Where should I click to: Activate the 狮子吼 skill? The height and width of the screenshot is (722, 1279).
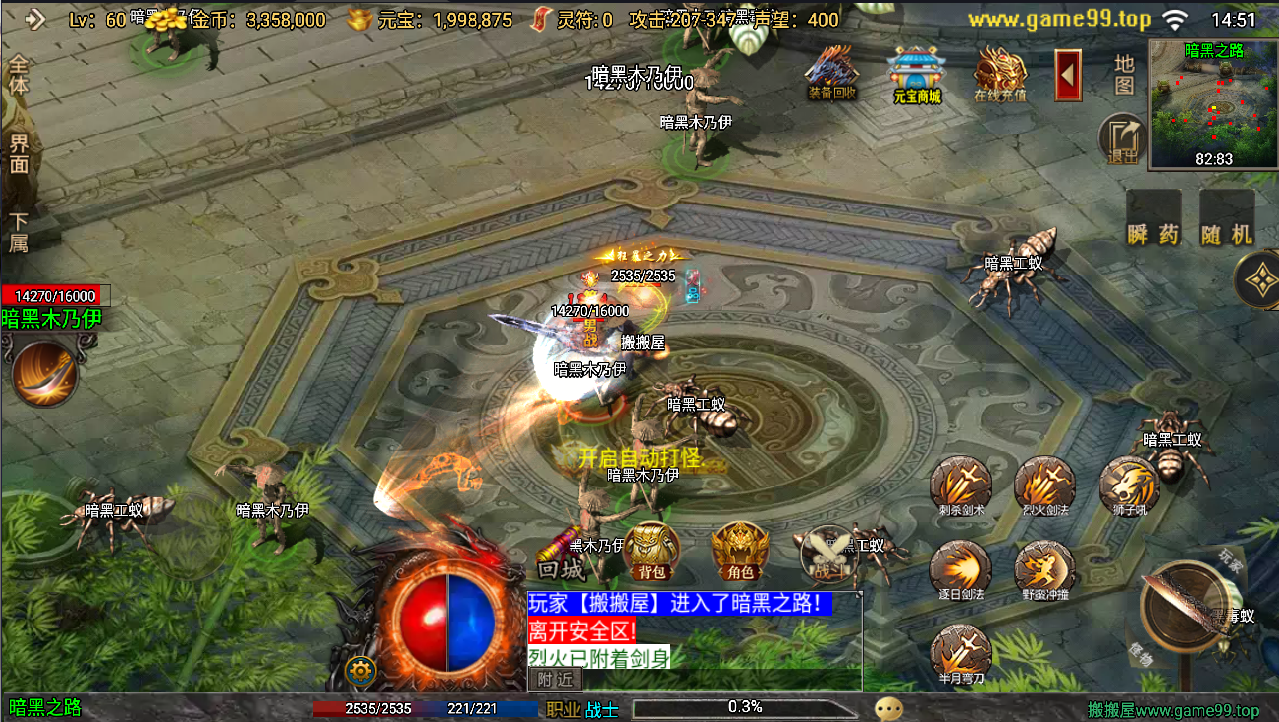point(1129,487)
